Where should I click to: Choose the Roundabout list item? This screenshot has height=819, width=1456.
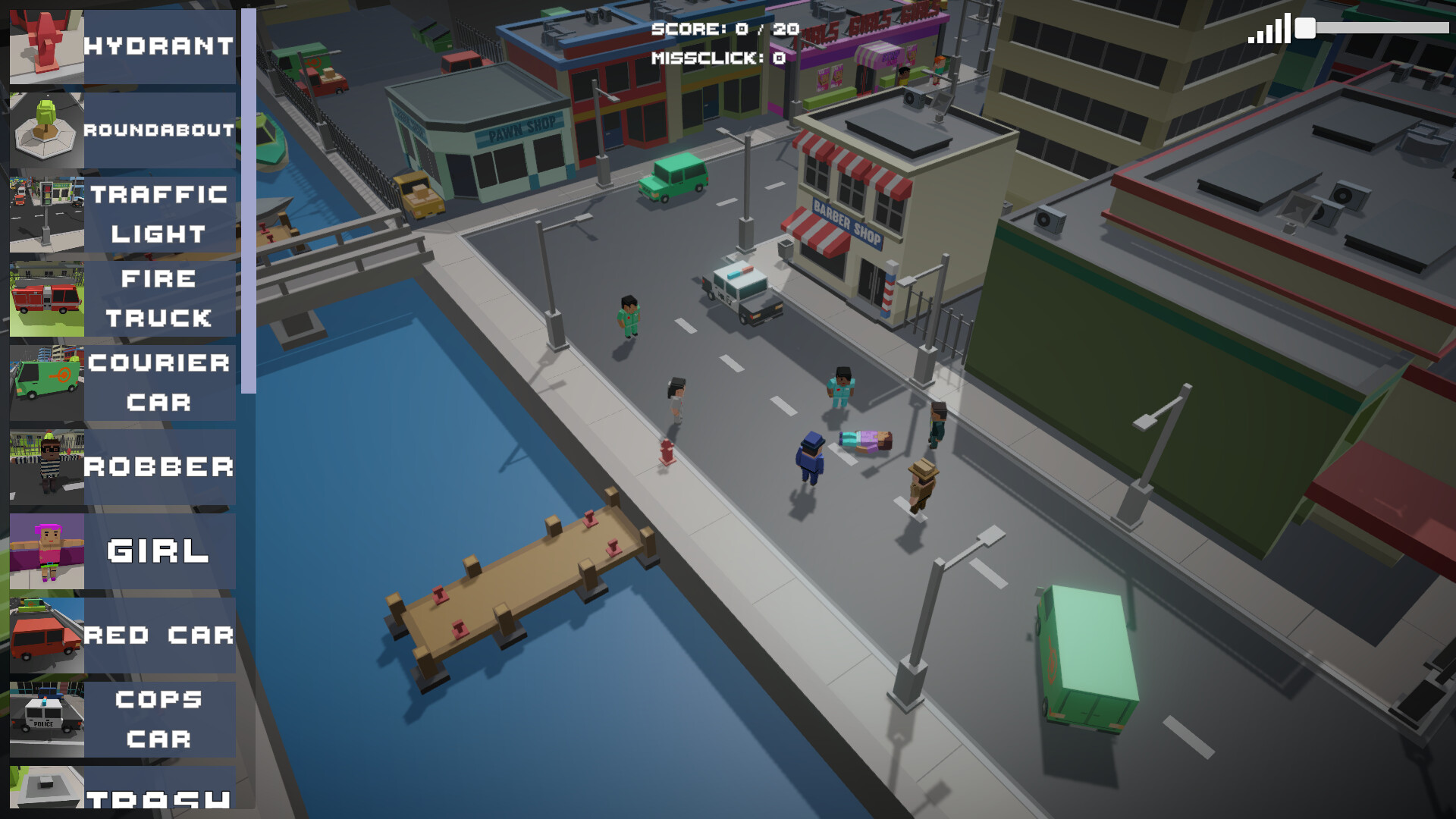coord(123,130)
